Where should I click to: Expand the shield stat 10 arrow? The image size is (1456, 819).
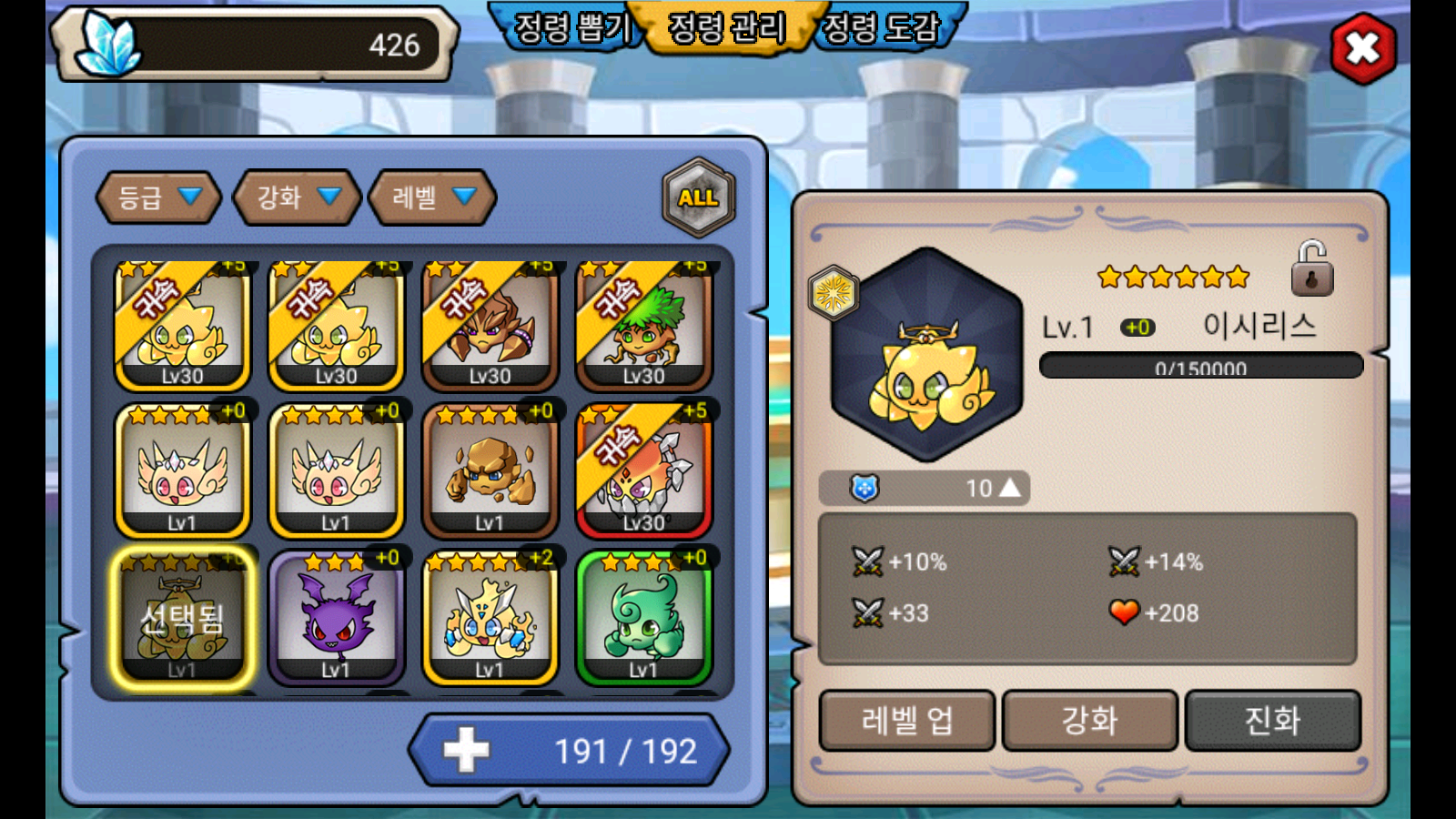point(1009,489)
